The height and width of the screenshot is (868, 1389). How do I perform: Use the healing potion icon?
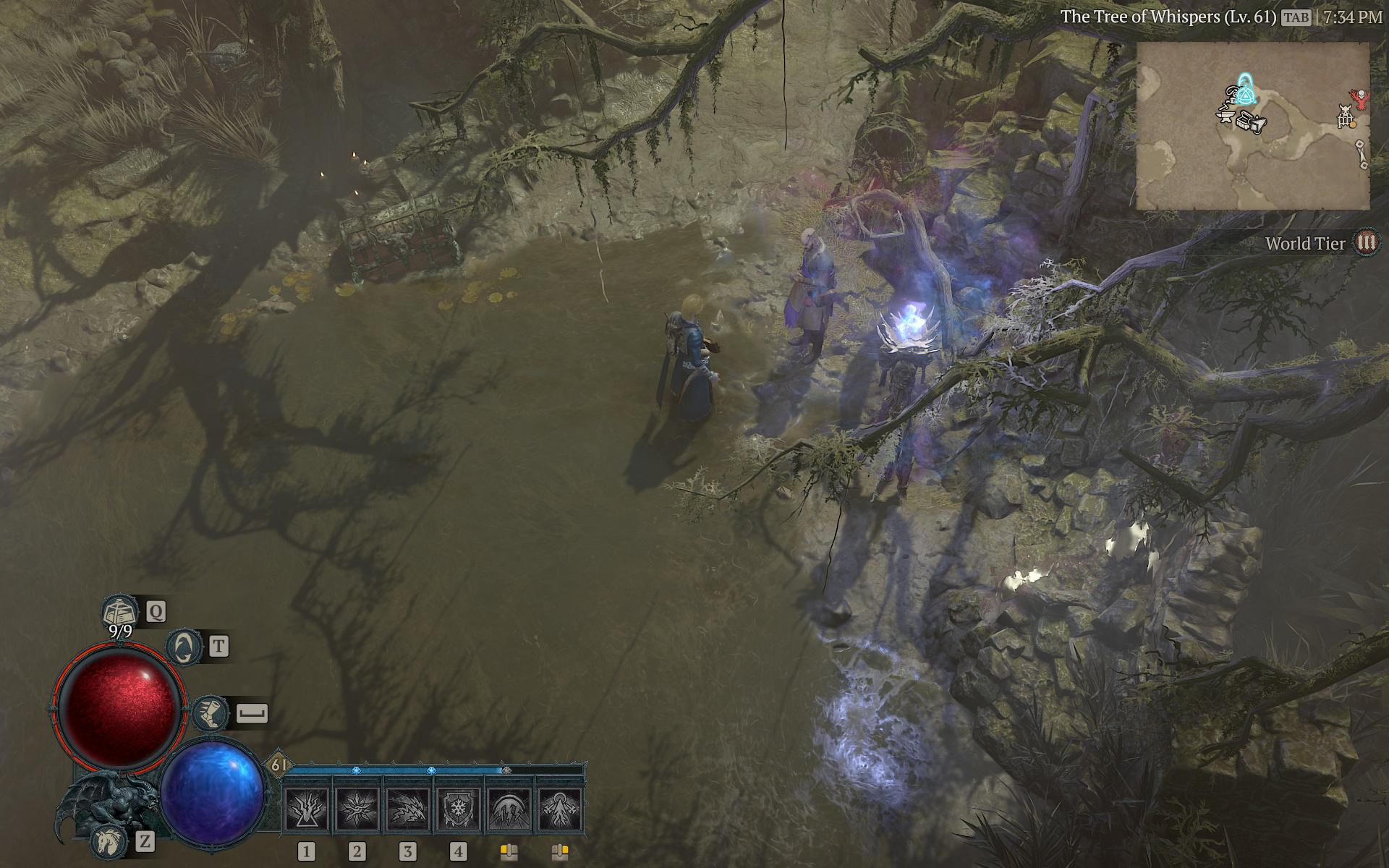coord(119,612)
